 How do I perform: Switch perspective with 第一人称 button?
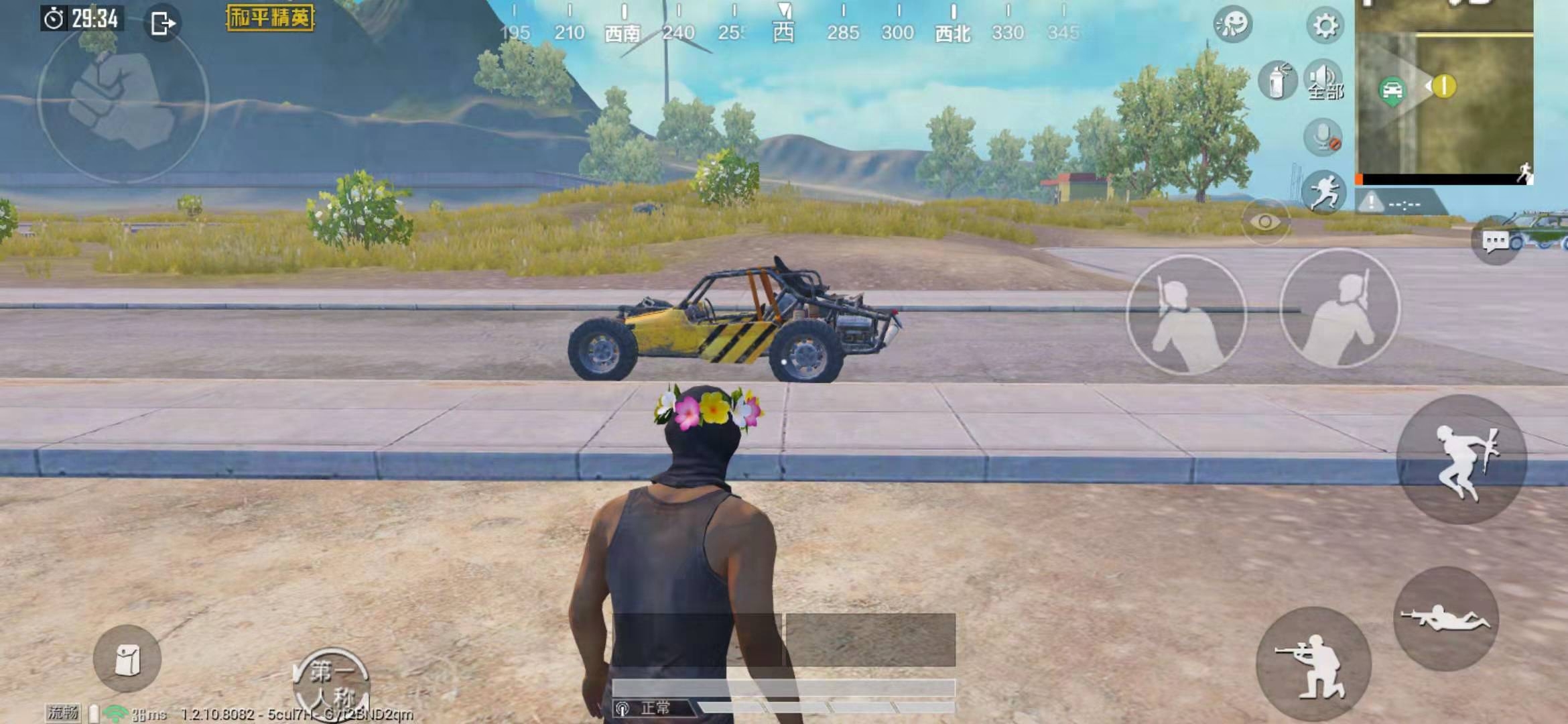[x=332, y=681]
